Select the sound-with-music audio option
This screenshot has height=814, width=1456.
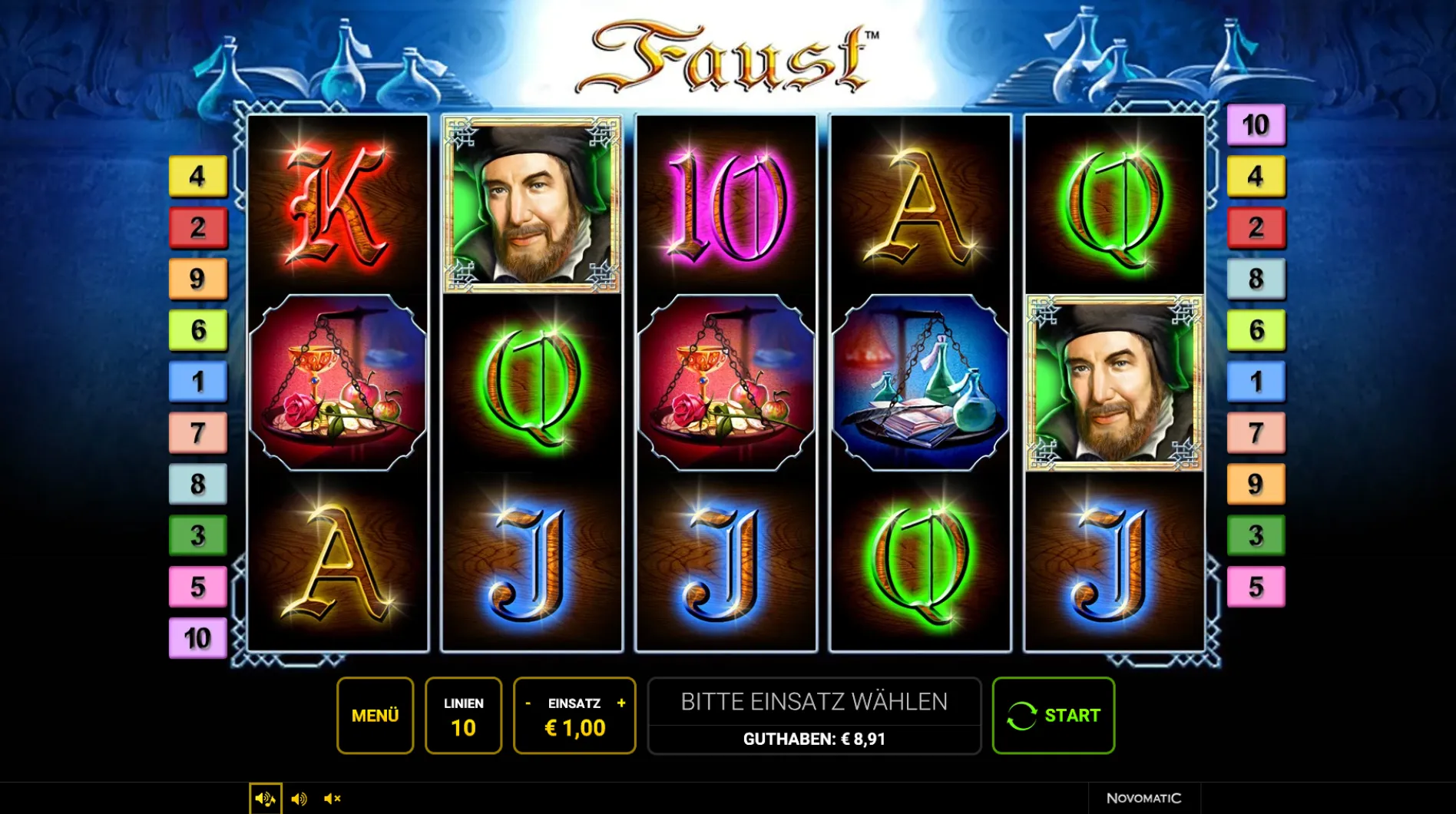point(265,798)
